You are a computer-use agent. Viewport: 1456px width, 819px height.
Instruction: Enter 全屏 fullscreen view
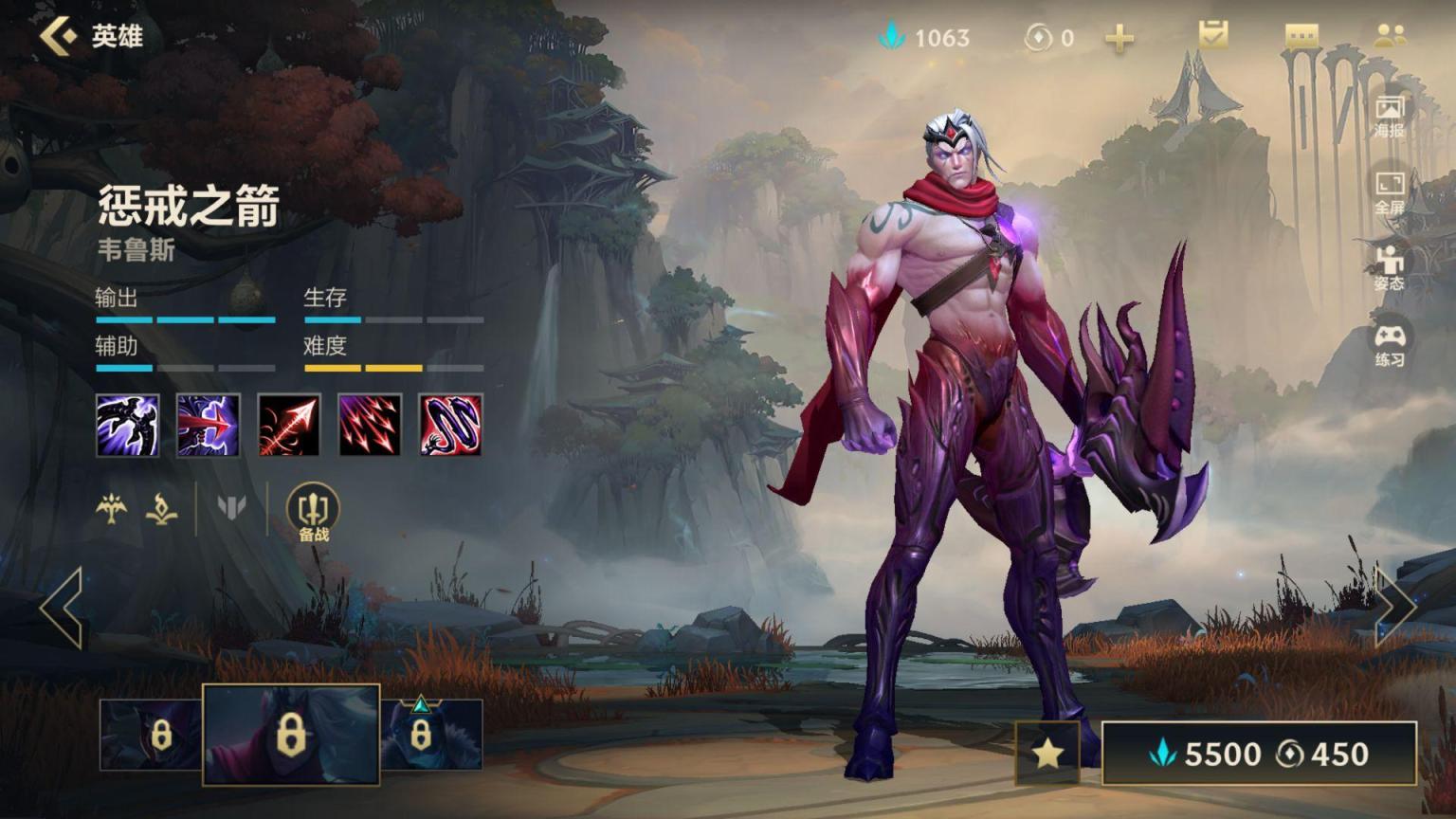coord(1390,192)
